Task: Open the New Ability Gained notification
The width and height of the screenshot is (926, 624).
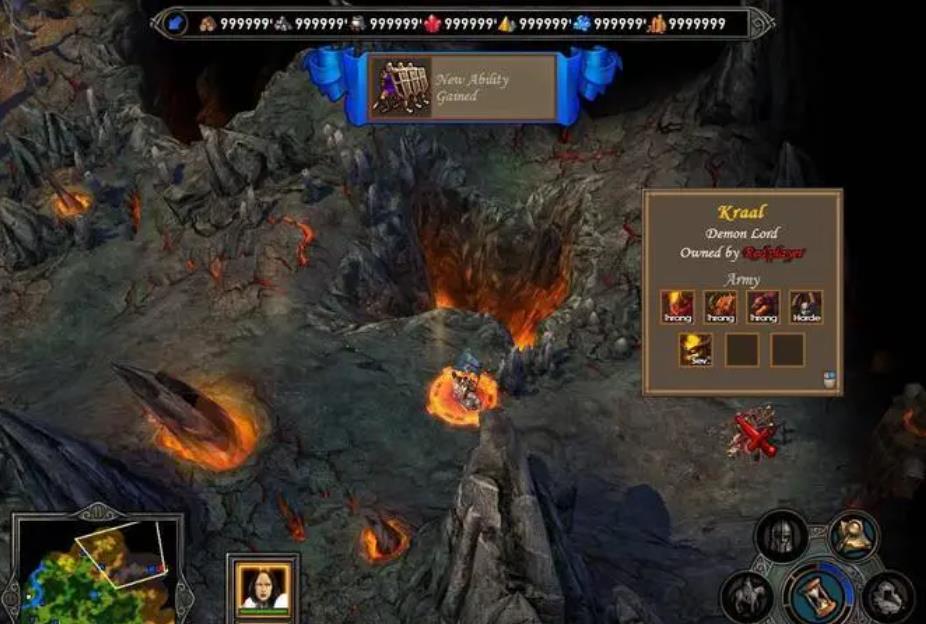Action: click(462, 88)
